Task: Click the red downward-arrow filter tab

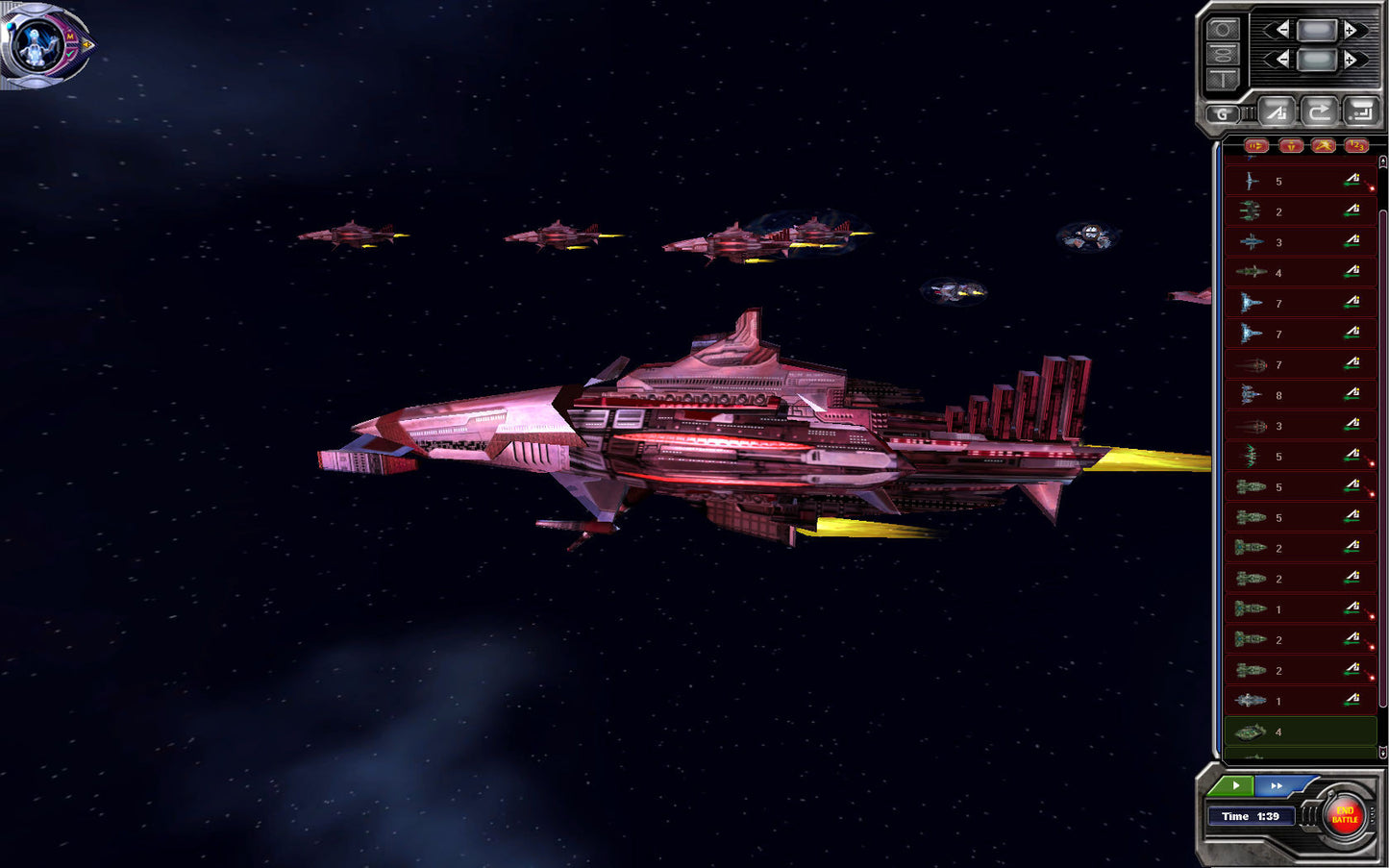Action: [1291, 145]
